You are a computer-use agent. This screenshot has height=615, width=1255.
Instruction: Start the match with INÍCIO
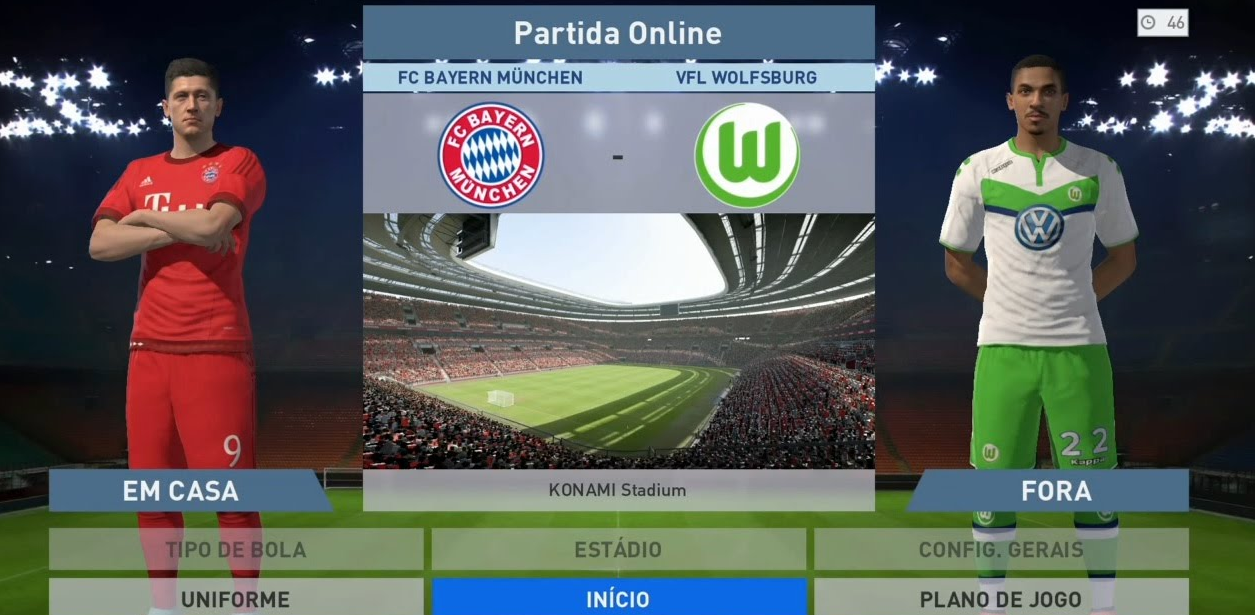pyautogui.click(x=618, y=598)
